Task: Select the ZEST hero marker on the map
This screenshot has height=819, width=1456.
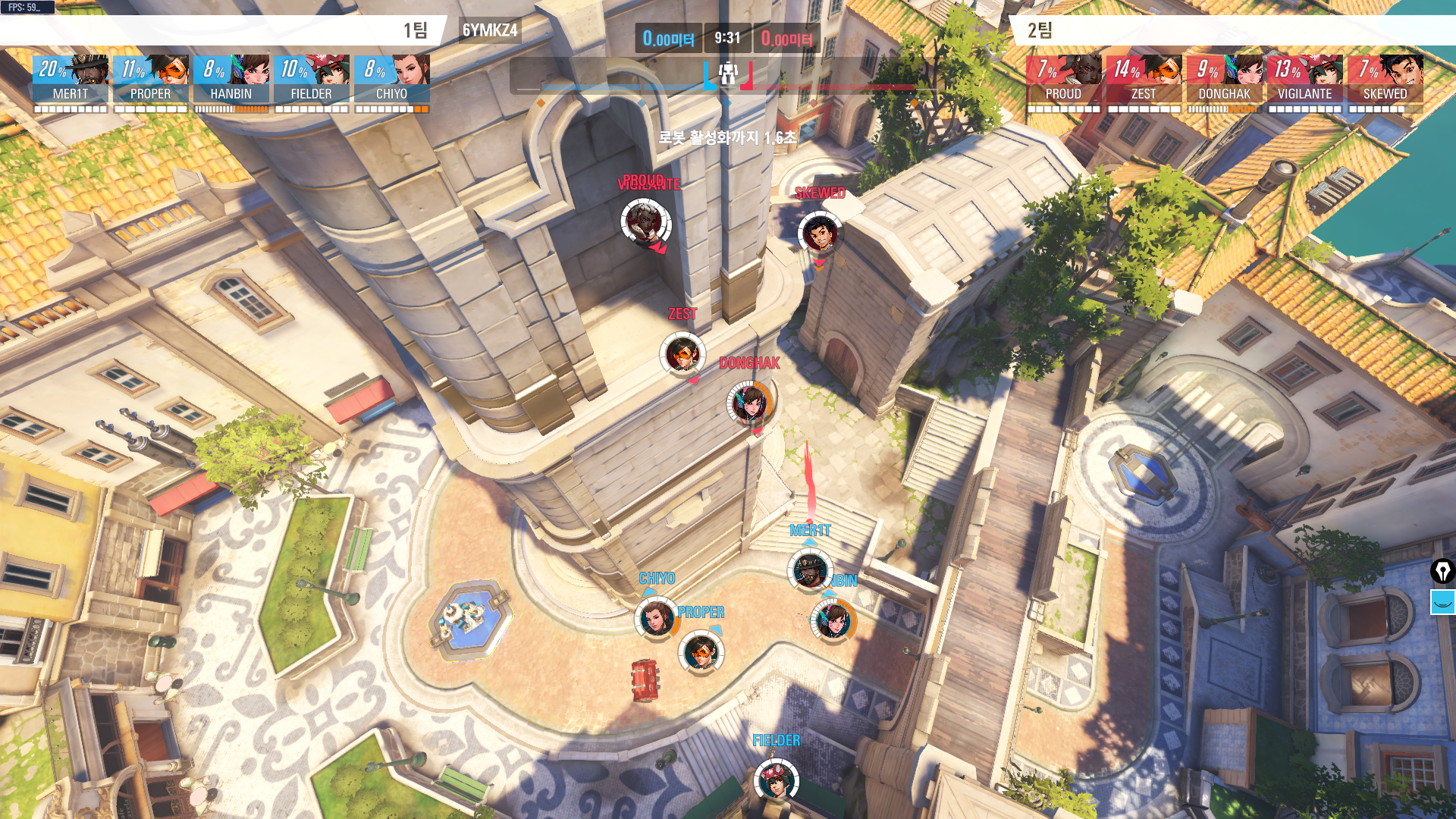Action: [682, 353]
